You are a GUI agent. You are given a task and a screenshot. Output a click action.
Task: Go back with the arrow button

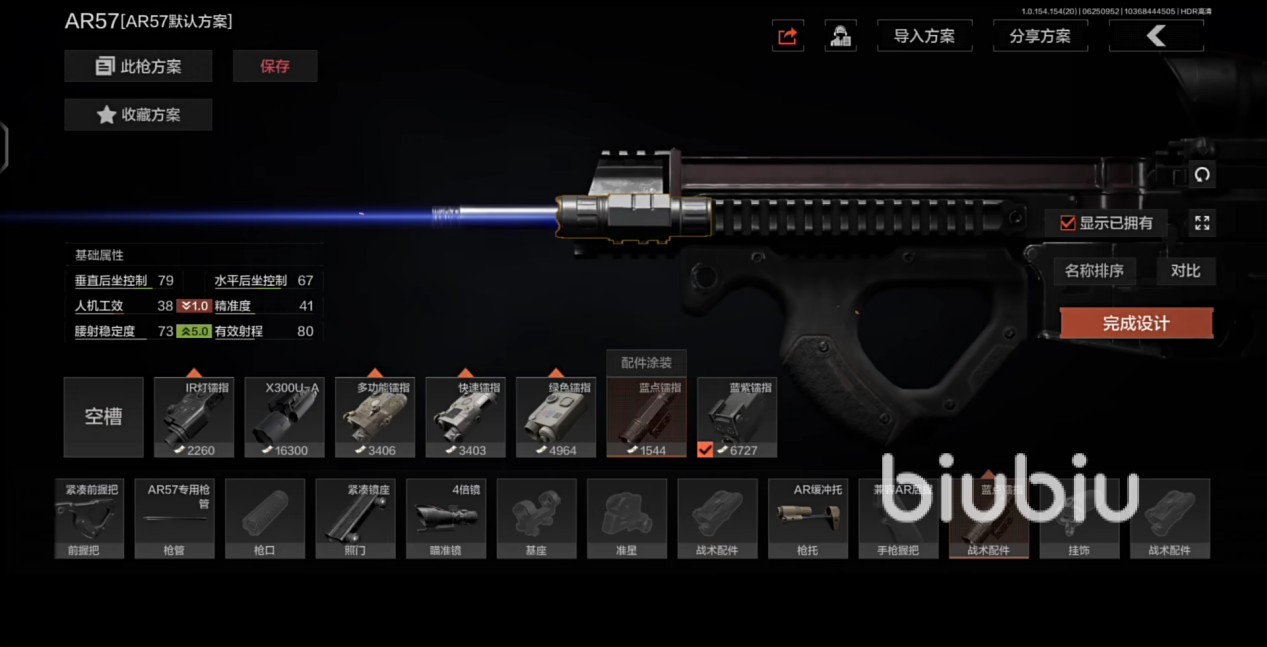click(x=1156, y=36)
